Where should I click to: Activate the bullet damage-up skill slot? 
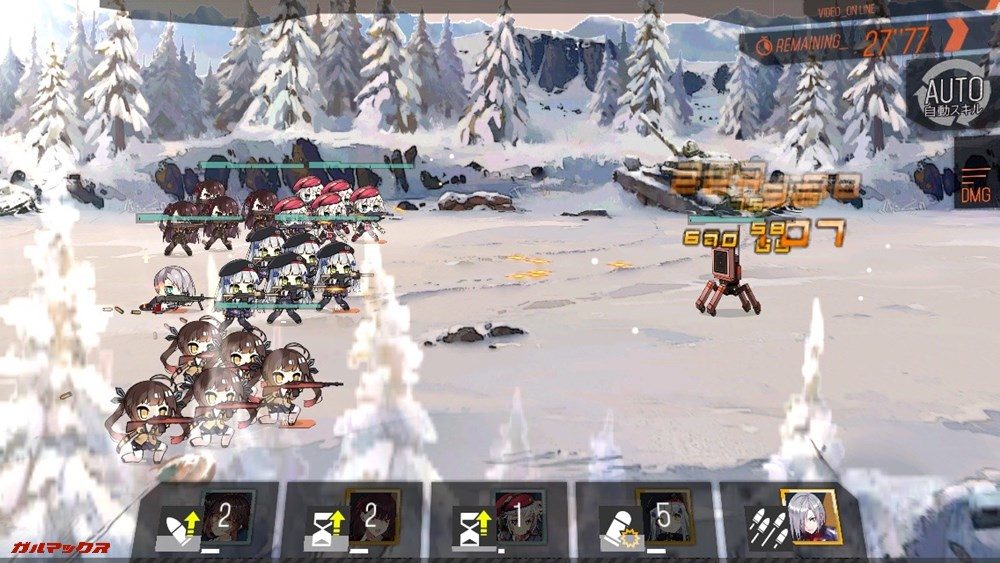(x=208, y=519)
